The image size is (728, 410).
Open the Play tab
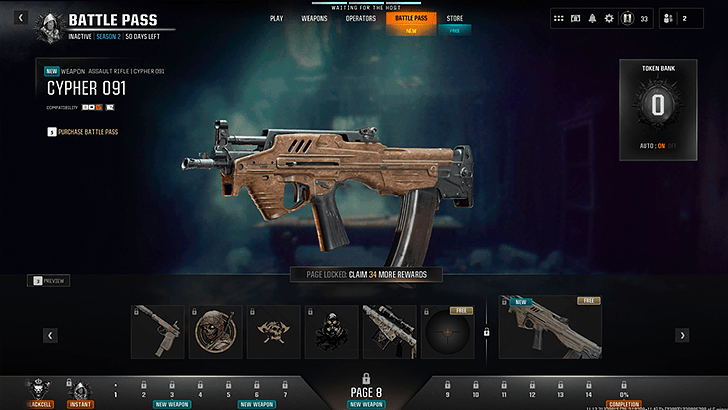point(276,18)
